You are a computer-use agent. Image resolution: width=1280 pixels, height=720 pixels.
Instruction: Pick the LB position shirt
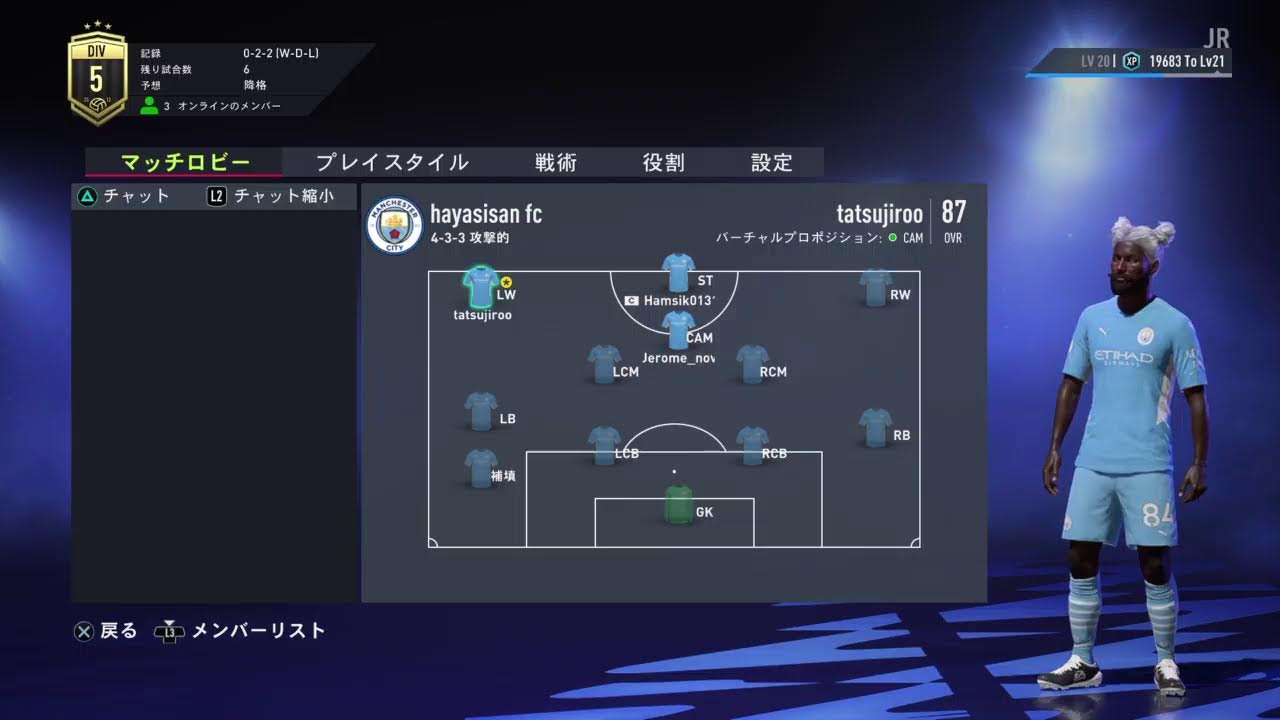481,411
